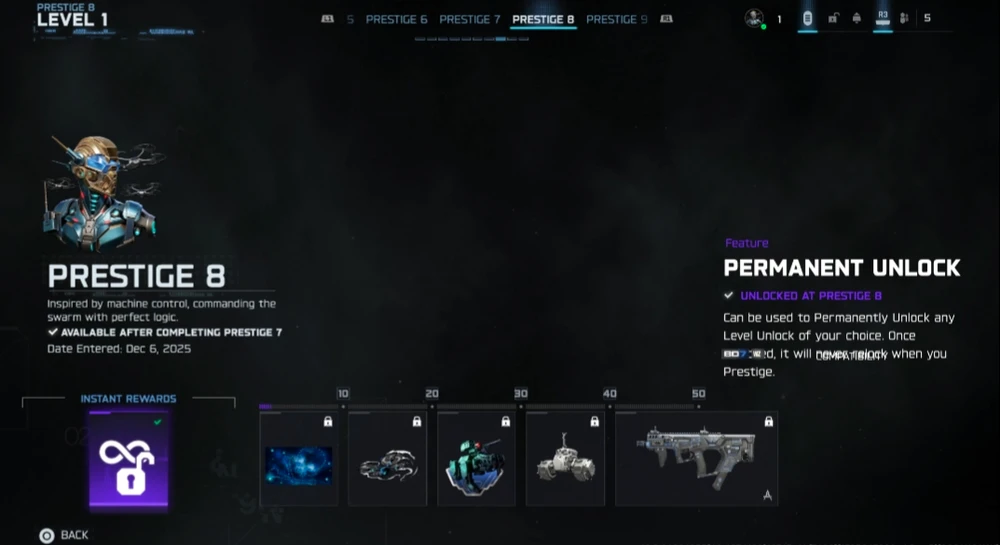This screenshot has height=545, width=1000.
Task: Switch to the Prestige 7 tab
Action: (469, 19)
